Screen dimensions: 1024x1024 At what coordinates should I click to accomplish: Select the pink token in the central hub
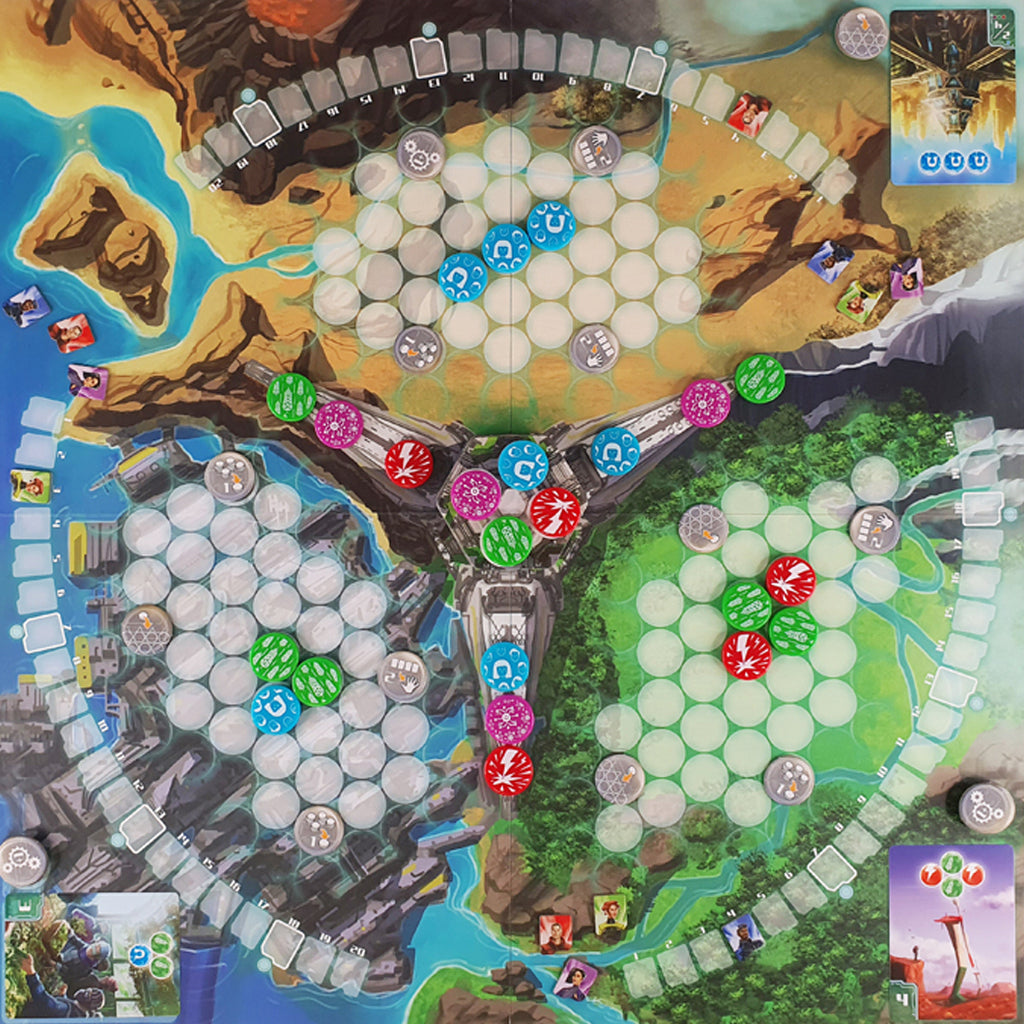click(475, 494)
